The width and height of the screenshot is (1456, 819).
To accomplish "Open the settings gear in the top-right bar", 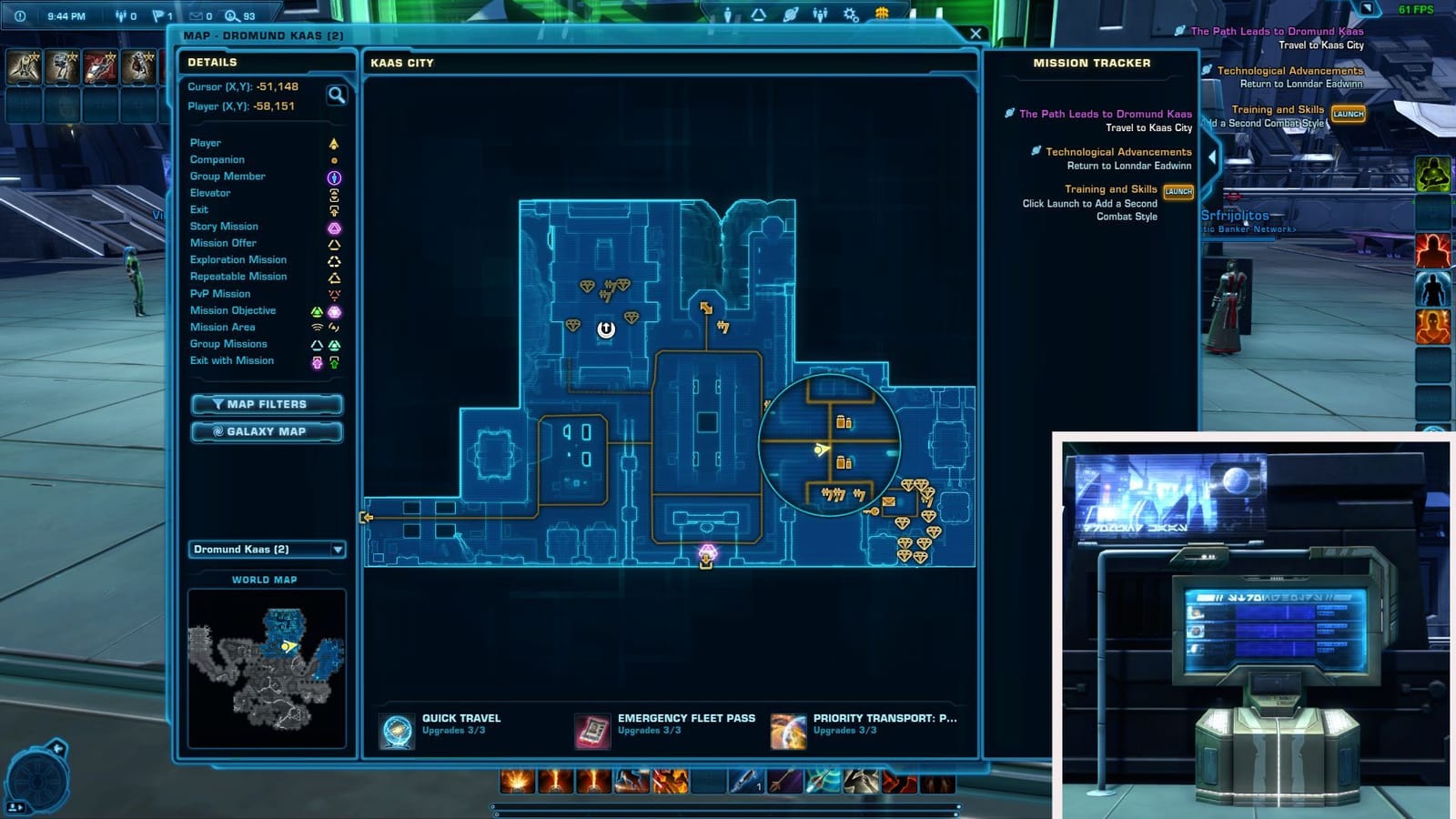I will 851,13.
